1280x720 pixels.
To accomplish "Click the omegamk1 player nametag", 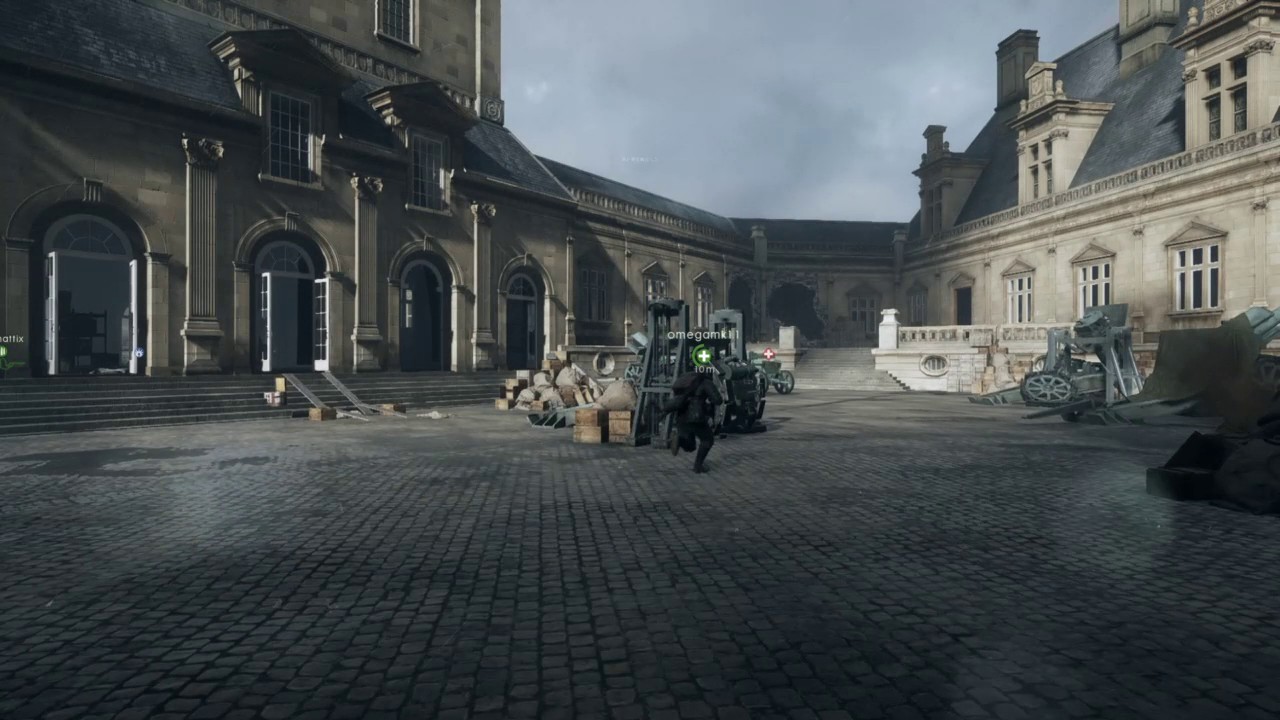I will 703,334.
